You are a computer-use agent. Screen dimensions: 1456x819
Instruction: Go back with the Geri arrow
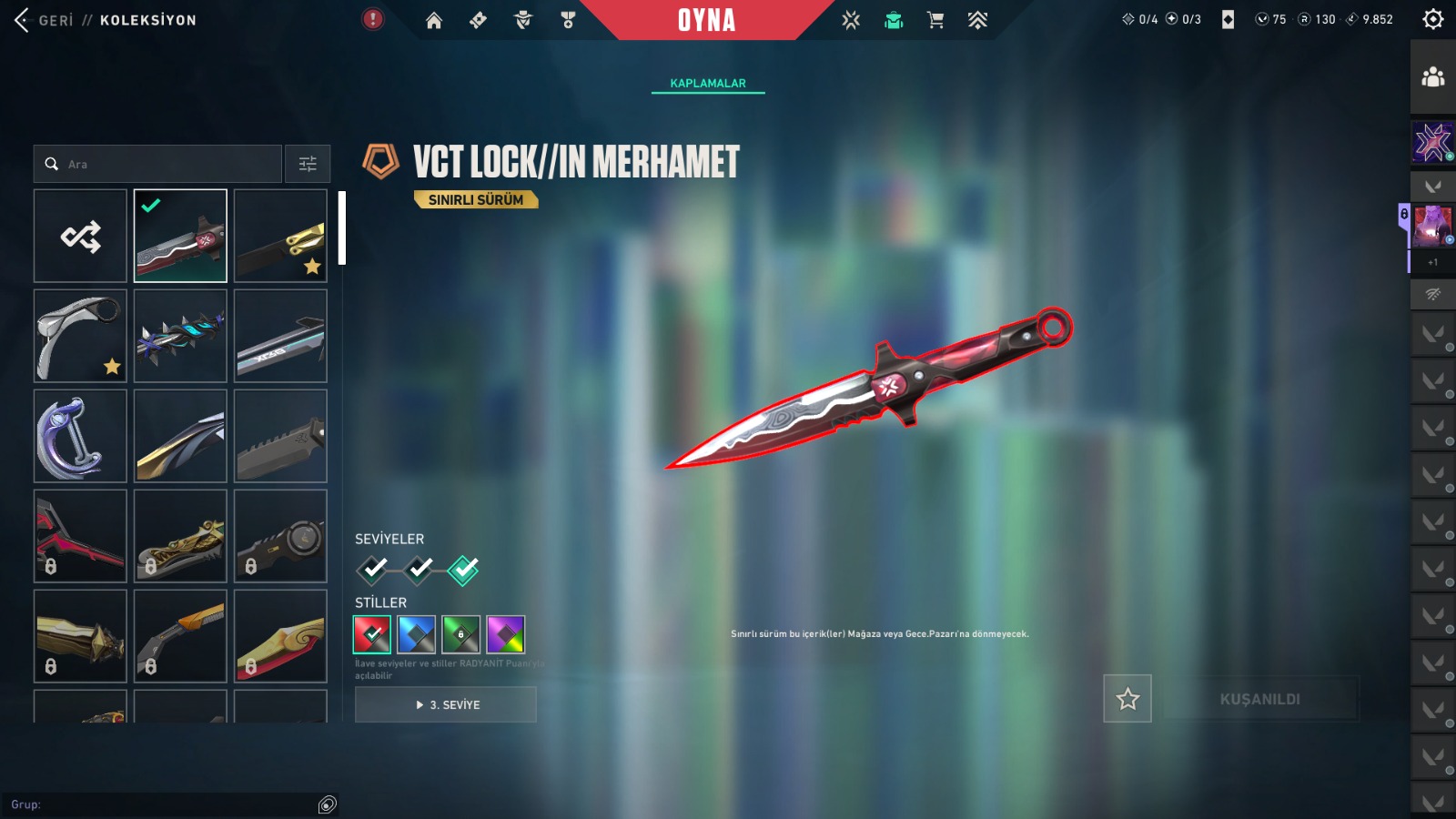coord(24,20)
